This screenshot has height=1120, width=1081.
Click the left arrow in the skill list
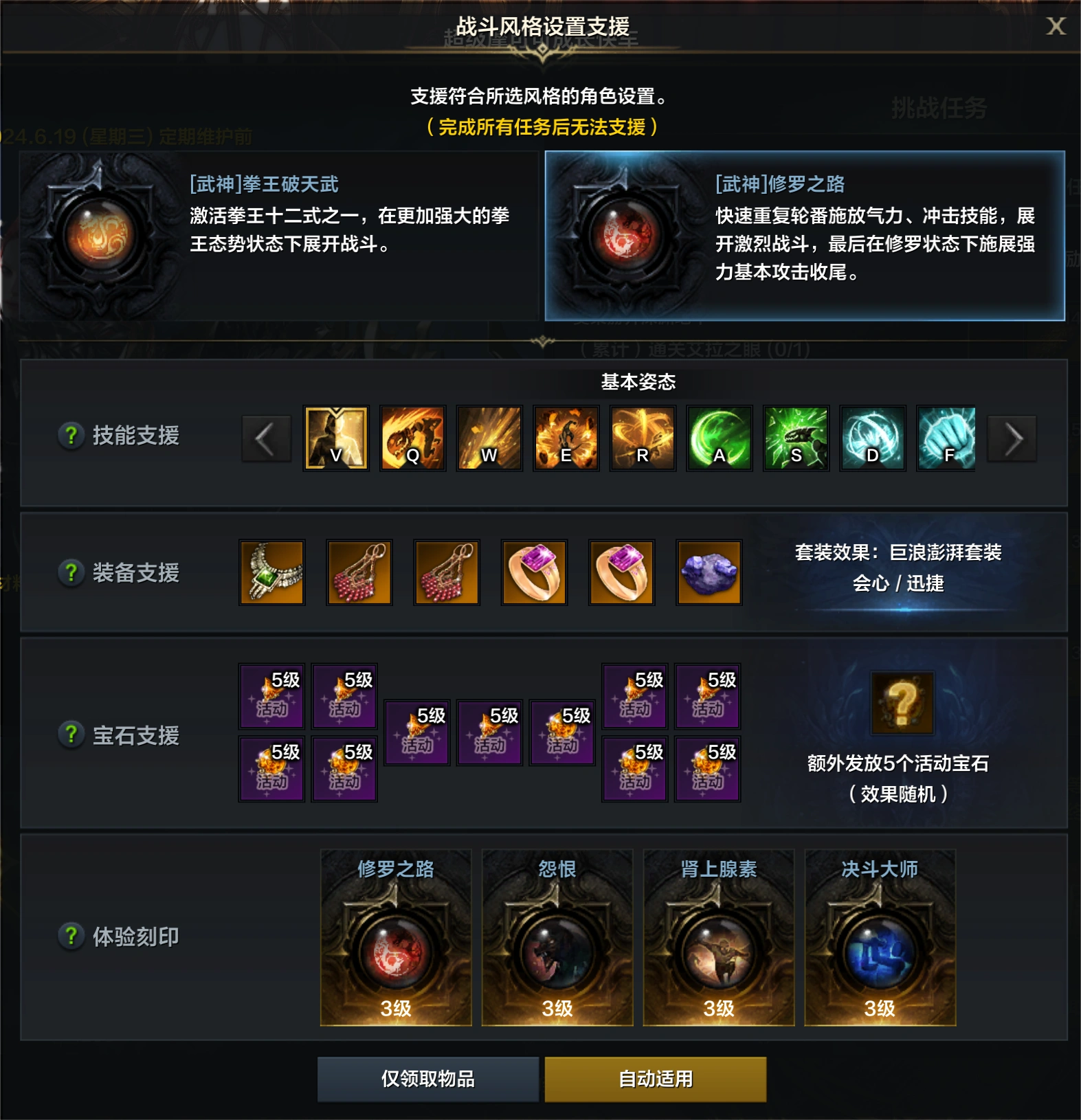tap(267, 438)
